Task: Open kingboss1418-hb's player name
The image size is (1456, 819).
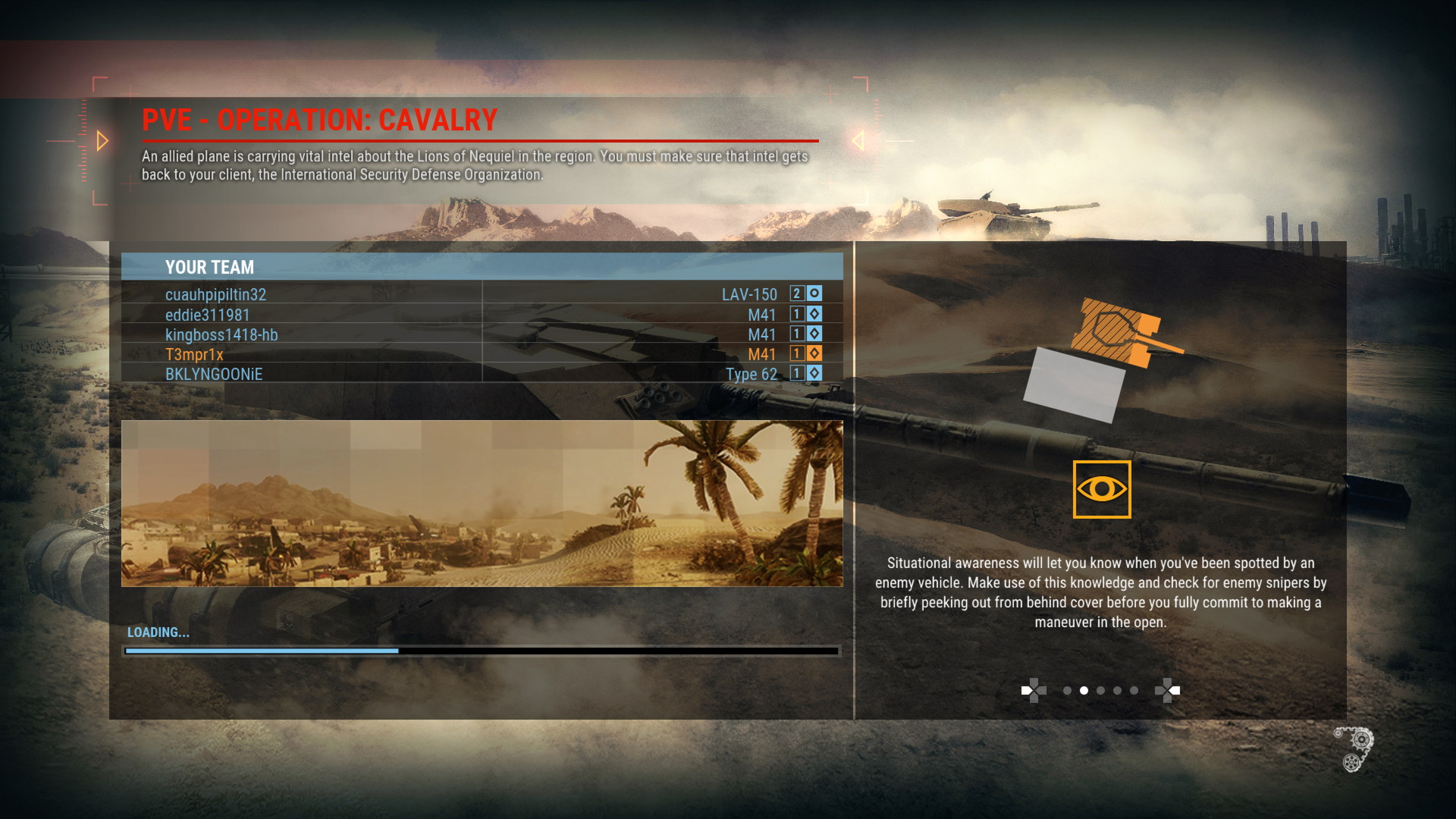Action: click(x=221, y=334)
